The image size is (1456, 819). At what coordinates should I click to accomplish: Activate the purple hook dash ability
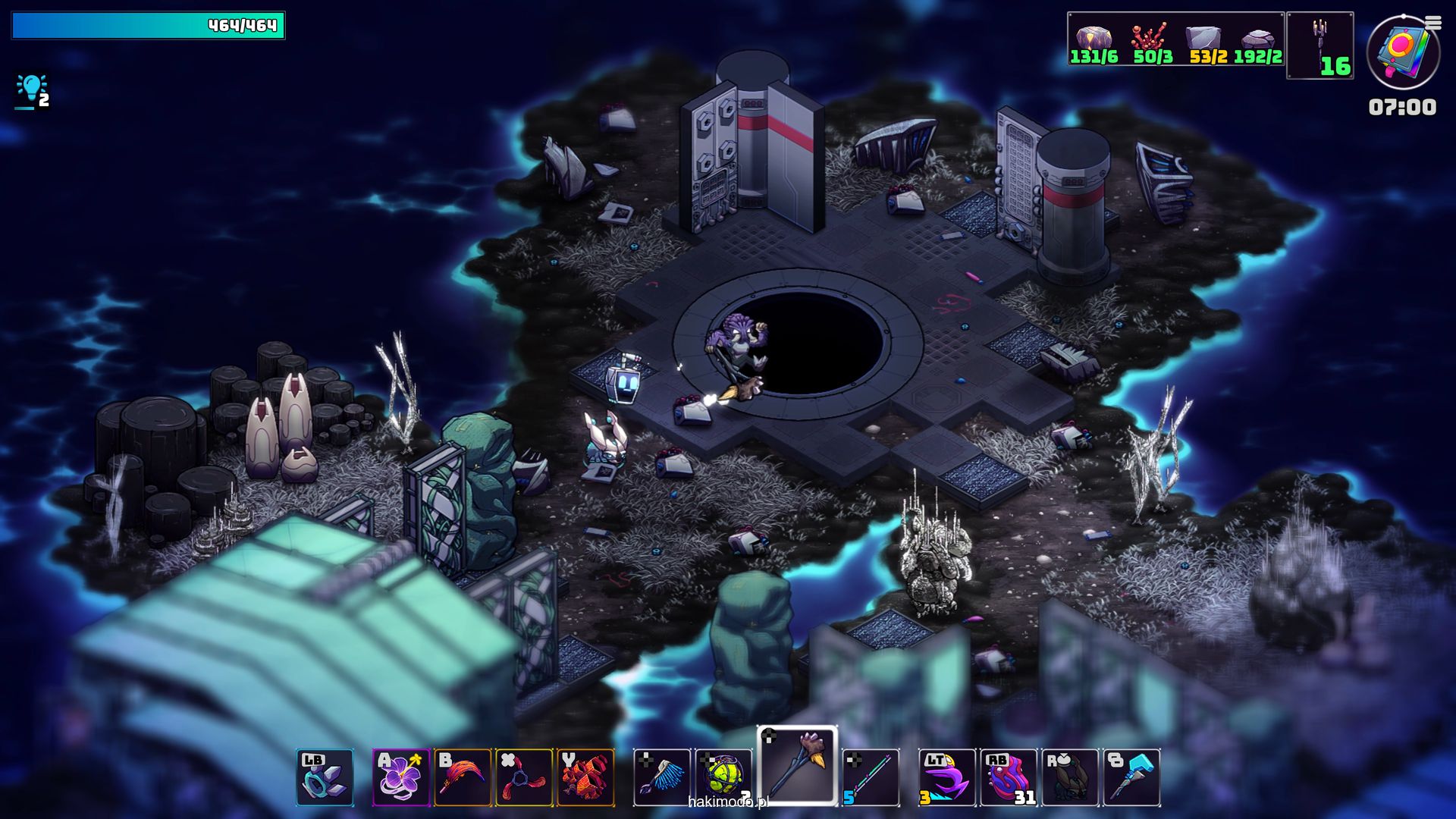[x=947, y=777]
